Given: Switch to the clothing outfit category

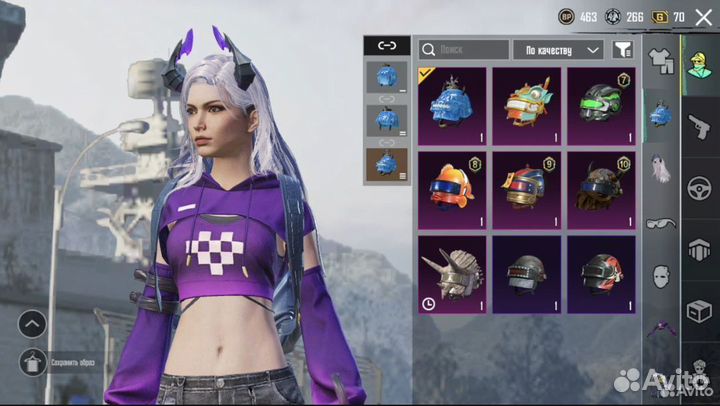Looking at the screenshot, I should pos(660,63).
